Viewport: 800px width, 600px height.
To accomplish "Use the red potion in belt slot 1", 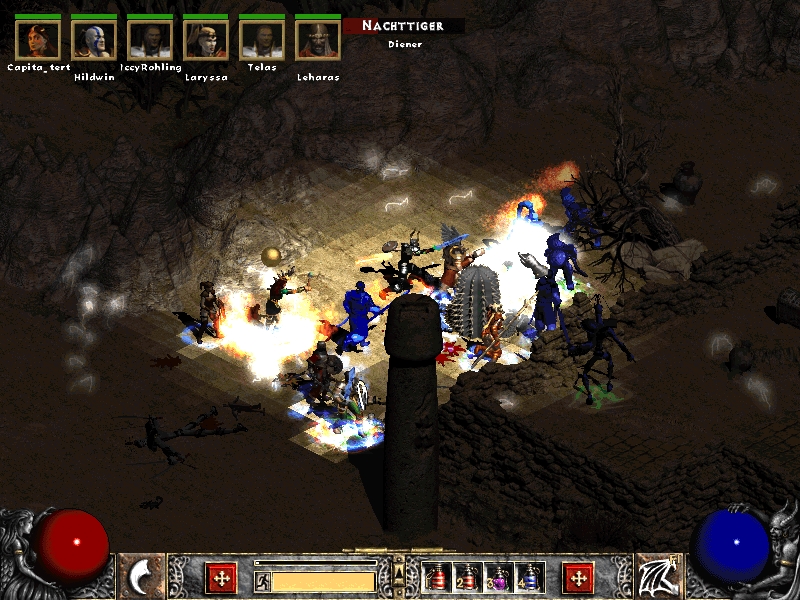I will pos(436,577).
